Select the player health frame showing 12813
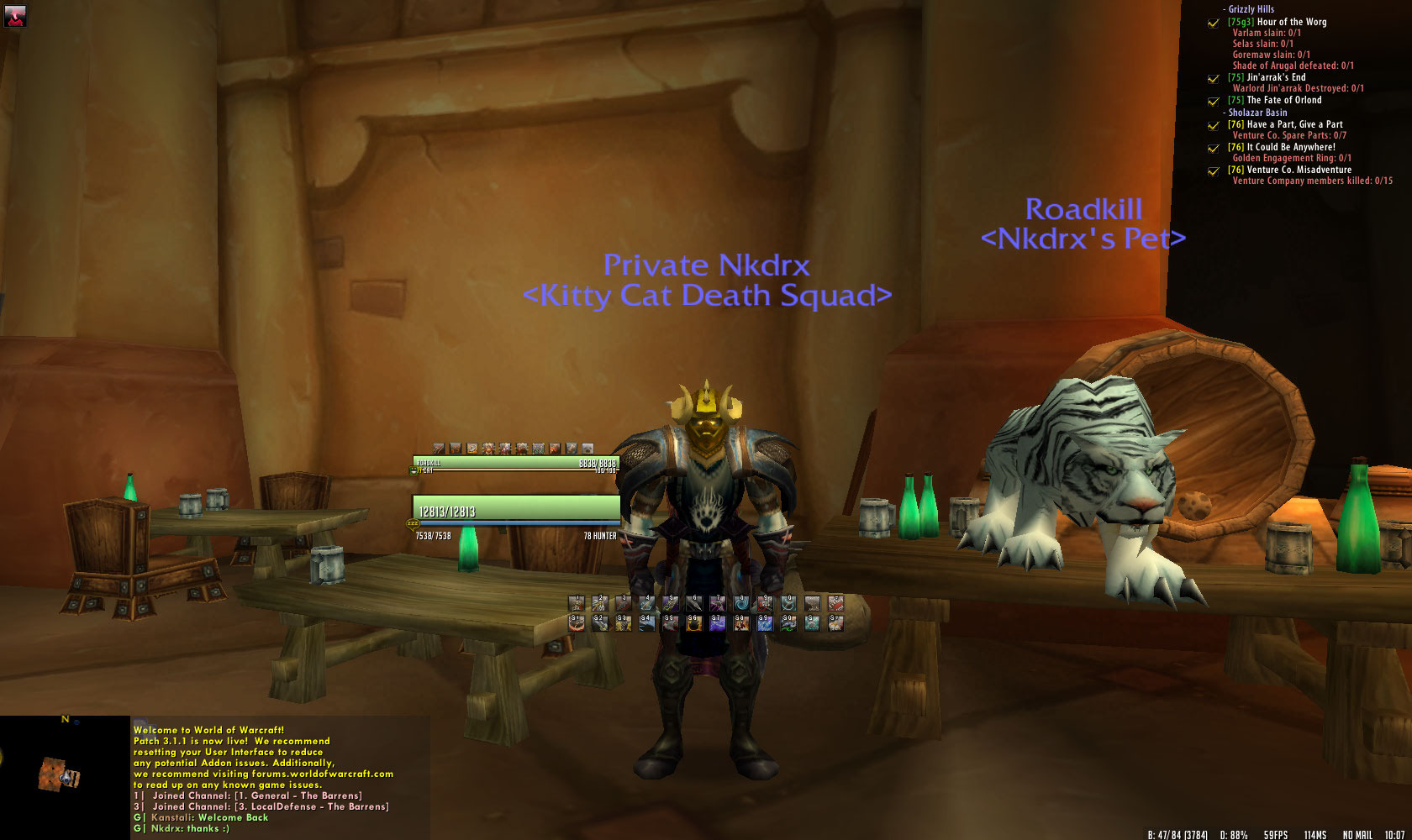 click(x=515, y=511)
